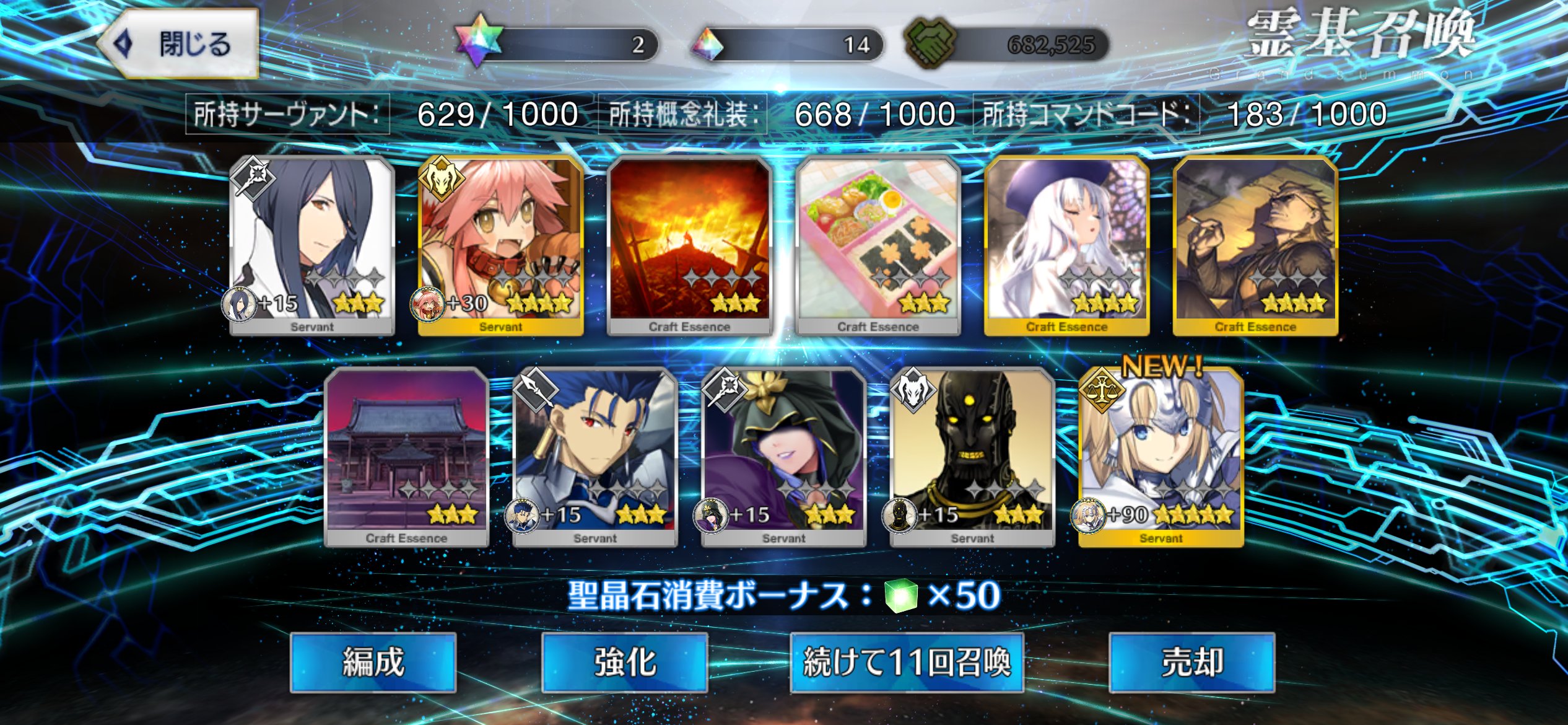
Task: Select the black golden-eyed Berserker servant card
Action: point(972,457)
